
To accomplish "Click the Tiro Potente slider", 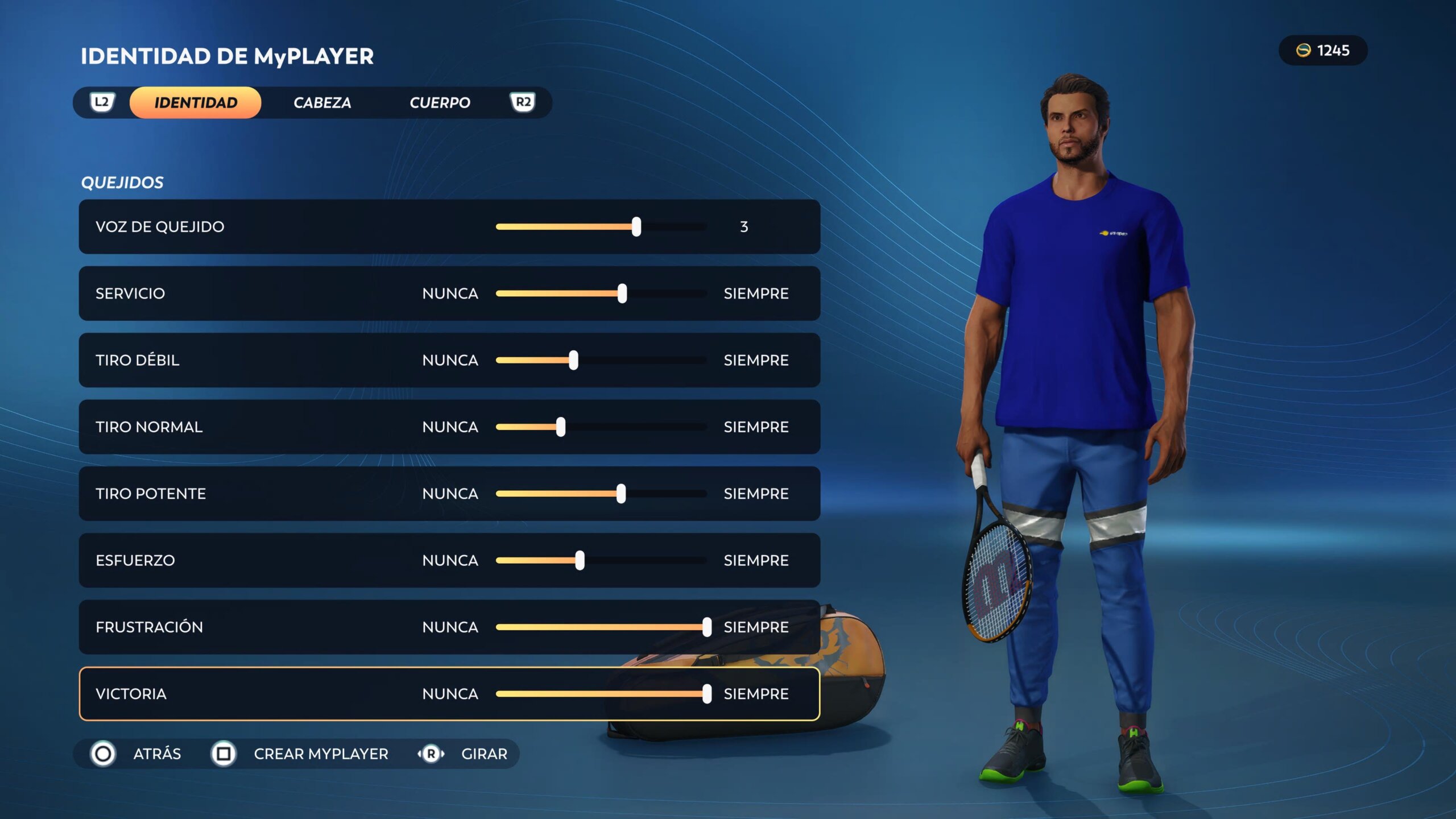I will (x=621, y=494).
